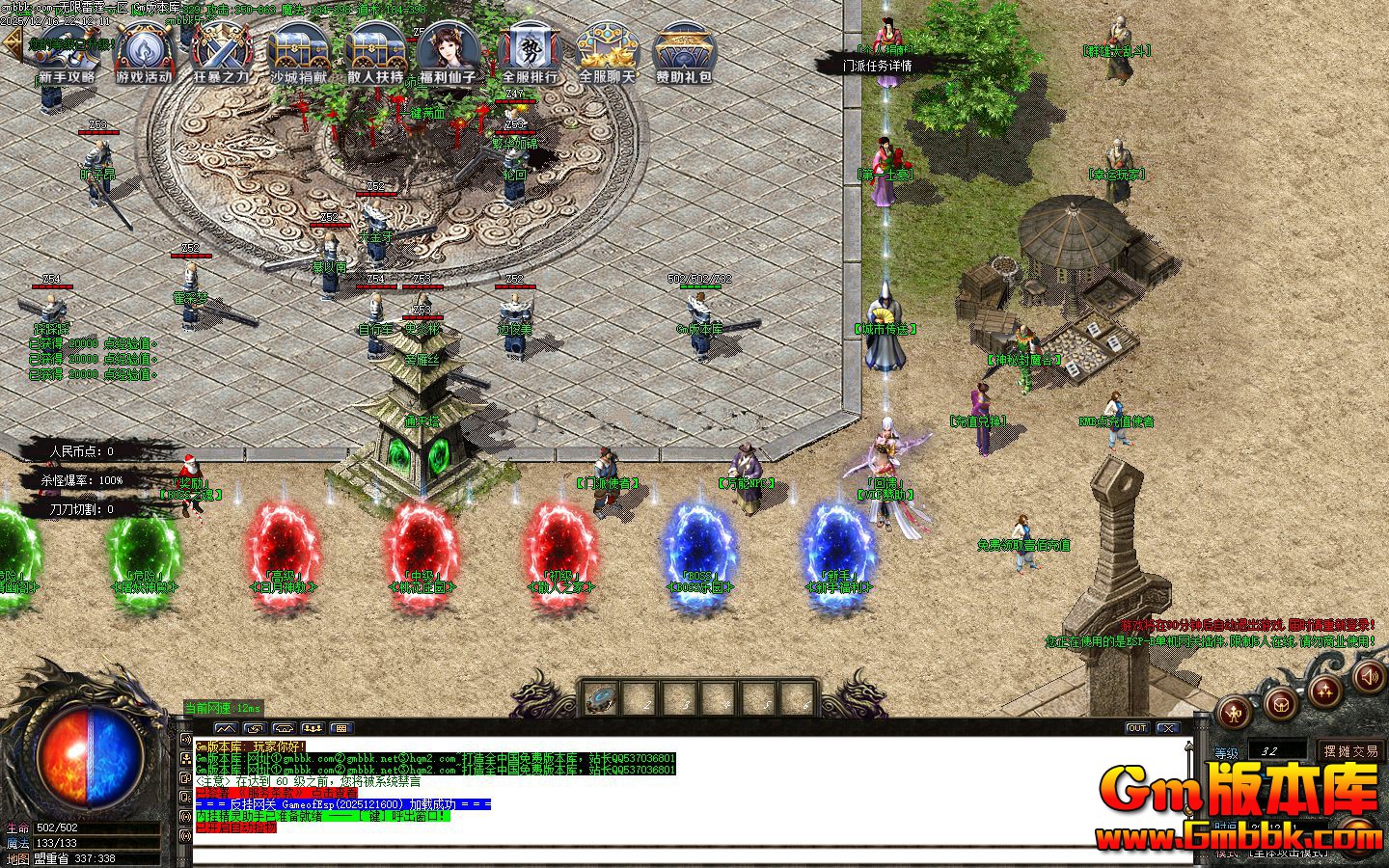Collapse the top icon bar with the left arrow

(13, 43)
